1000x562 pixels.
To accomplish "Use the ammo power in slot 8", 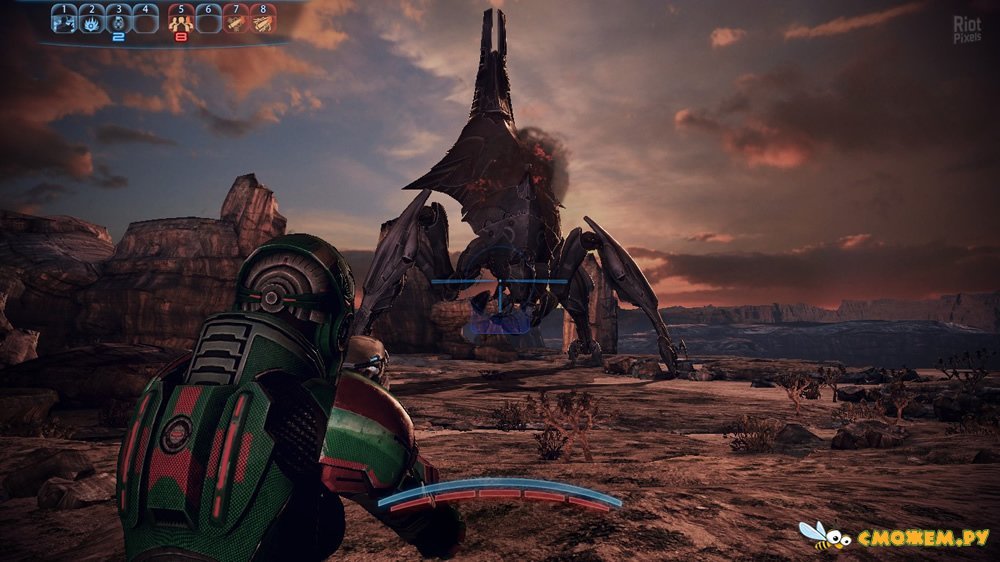I will [261, 22].
